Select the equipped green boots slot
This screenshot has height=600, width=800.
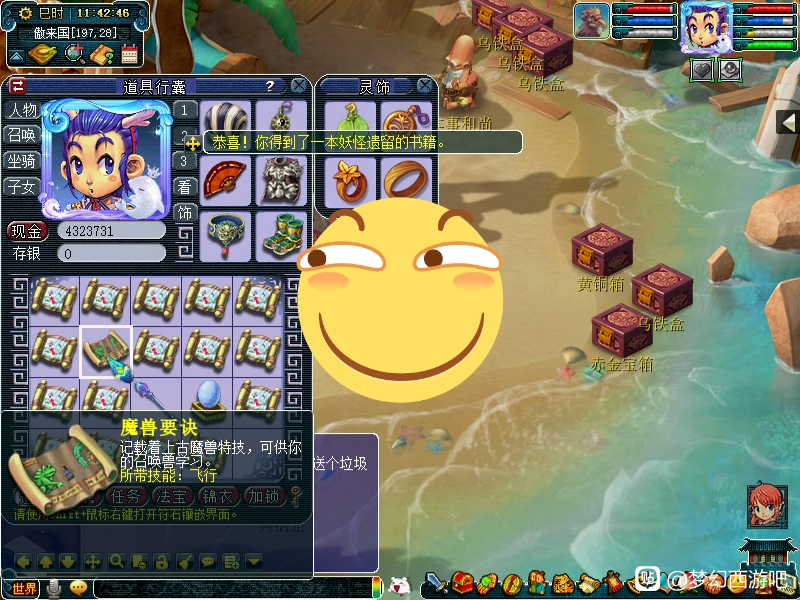(x=279, y=234)
